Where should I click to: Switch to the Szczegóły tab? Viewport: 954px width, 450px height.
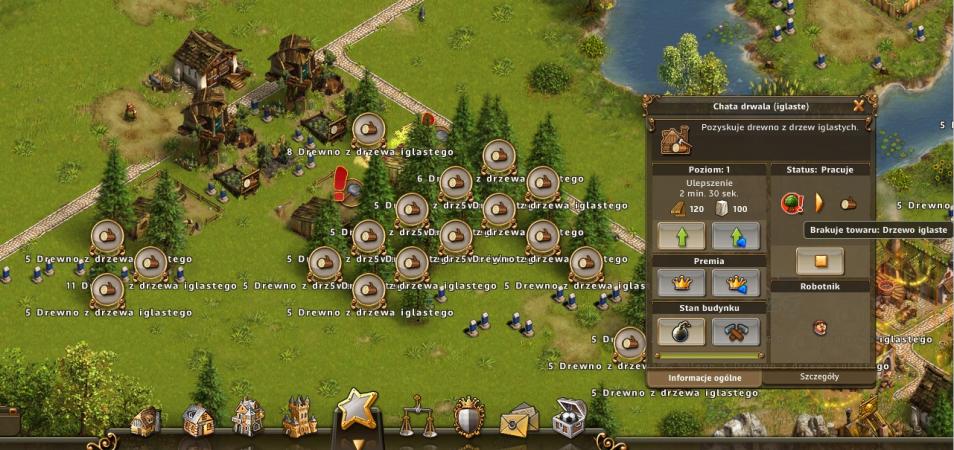[x=820, y=377]
